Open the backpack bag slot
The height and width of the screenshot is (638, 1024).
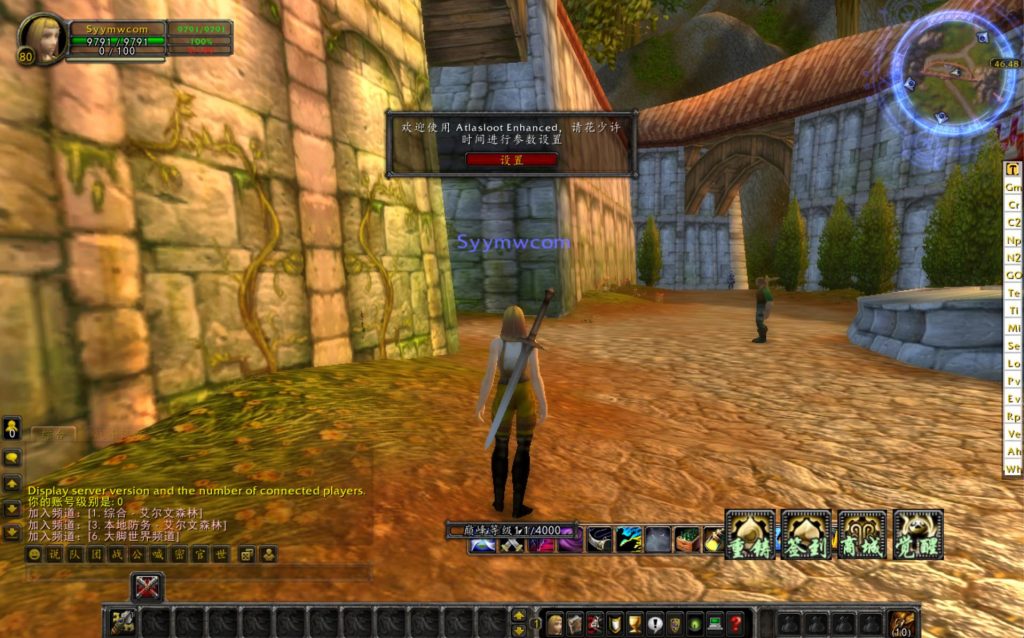(x=903, y=622)
